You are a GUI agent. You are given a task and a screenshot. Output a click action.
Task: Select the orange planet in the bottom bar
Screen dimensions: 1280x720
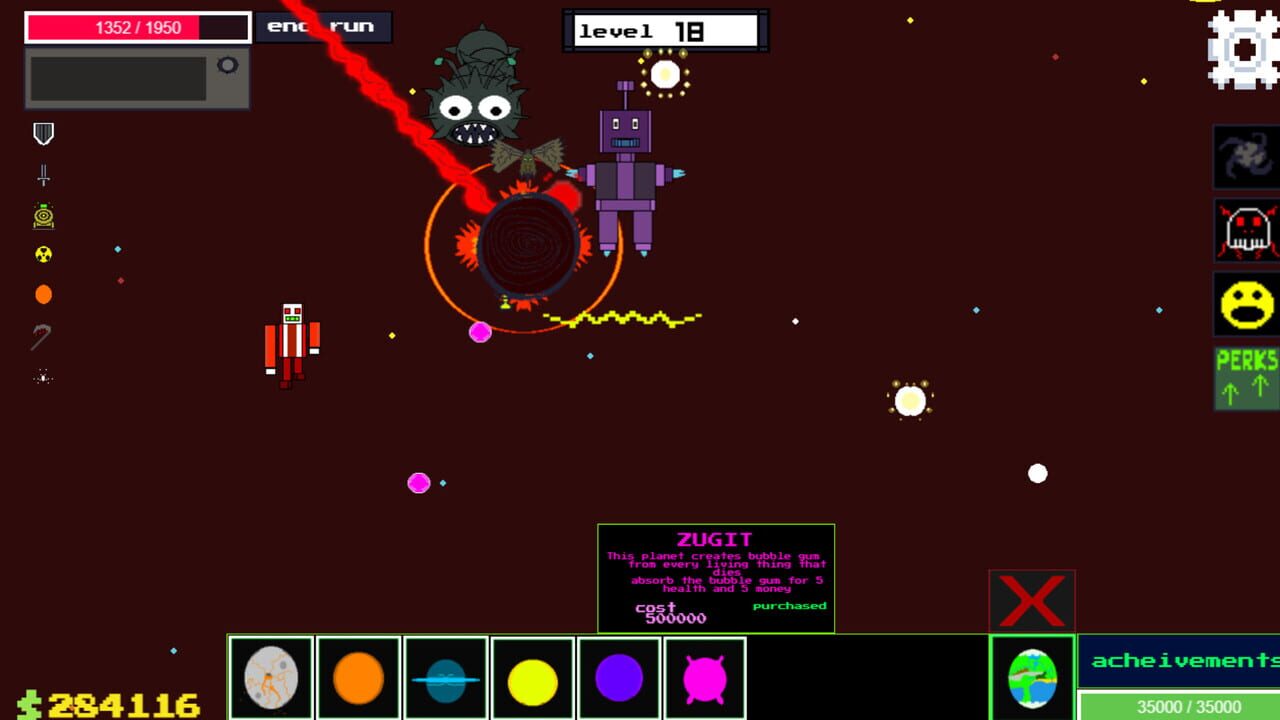(x=358, y=677)
